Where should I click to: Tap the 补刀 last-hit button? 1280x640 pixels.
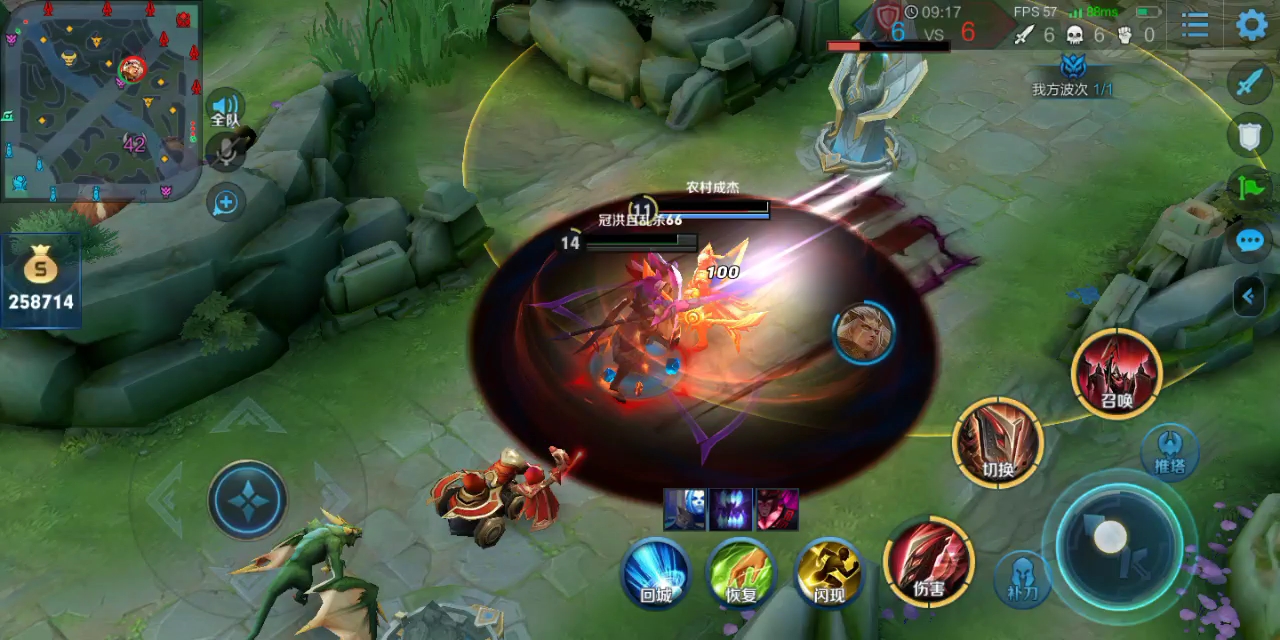tap(1021, 578)
